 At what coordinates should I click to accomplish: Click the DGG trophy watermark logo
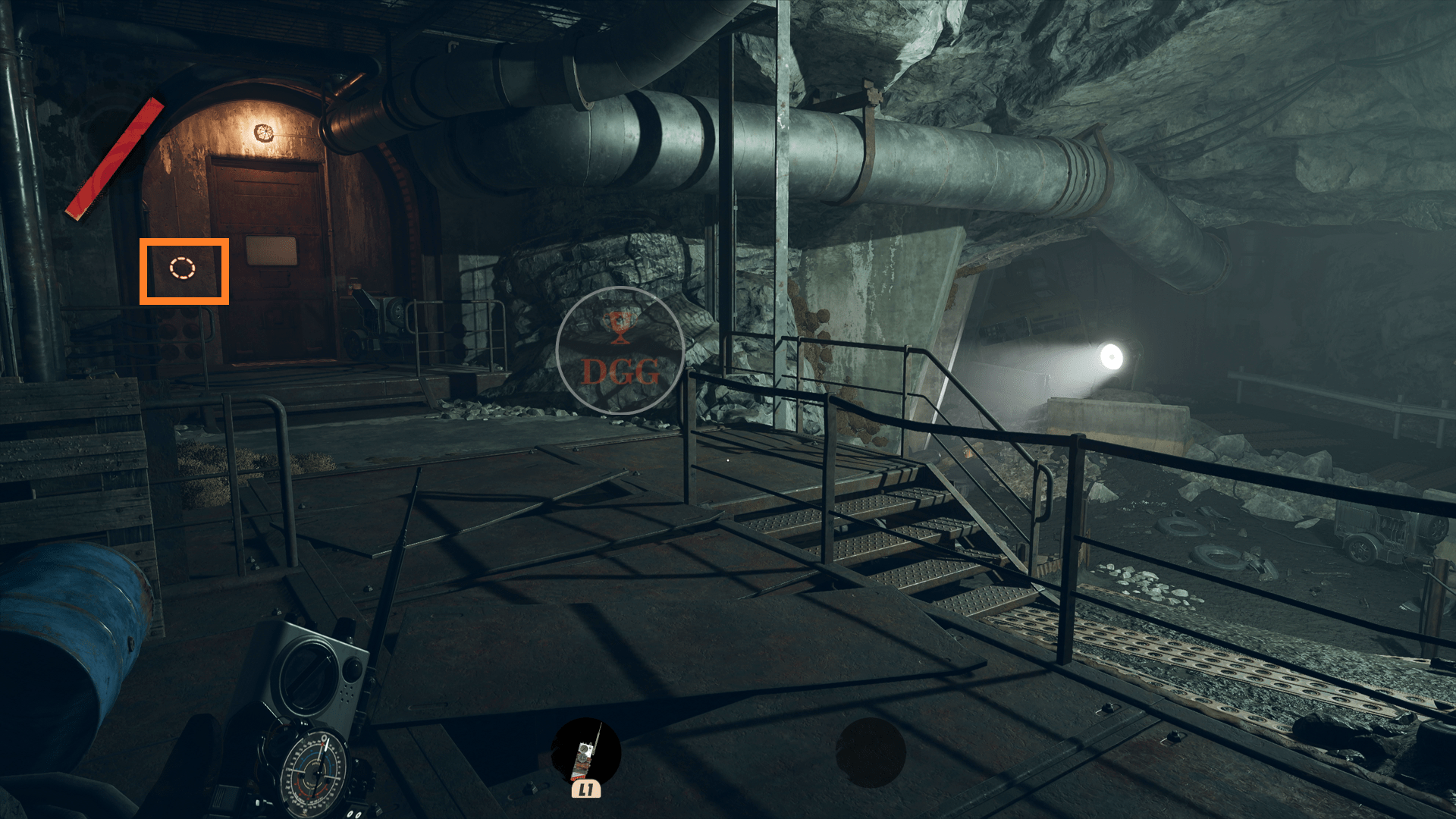click(x=620, y=350)
